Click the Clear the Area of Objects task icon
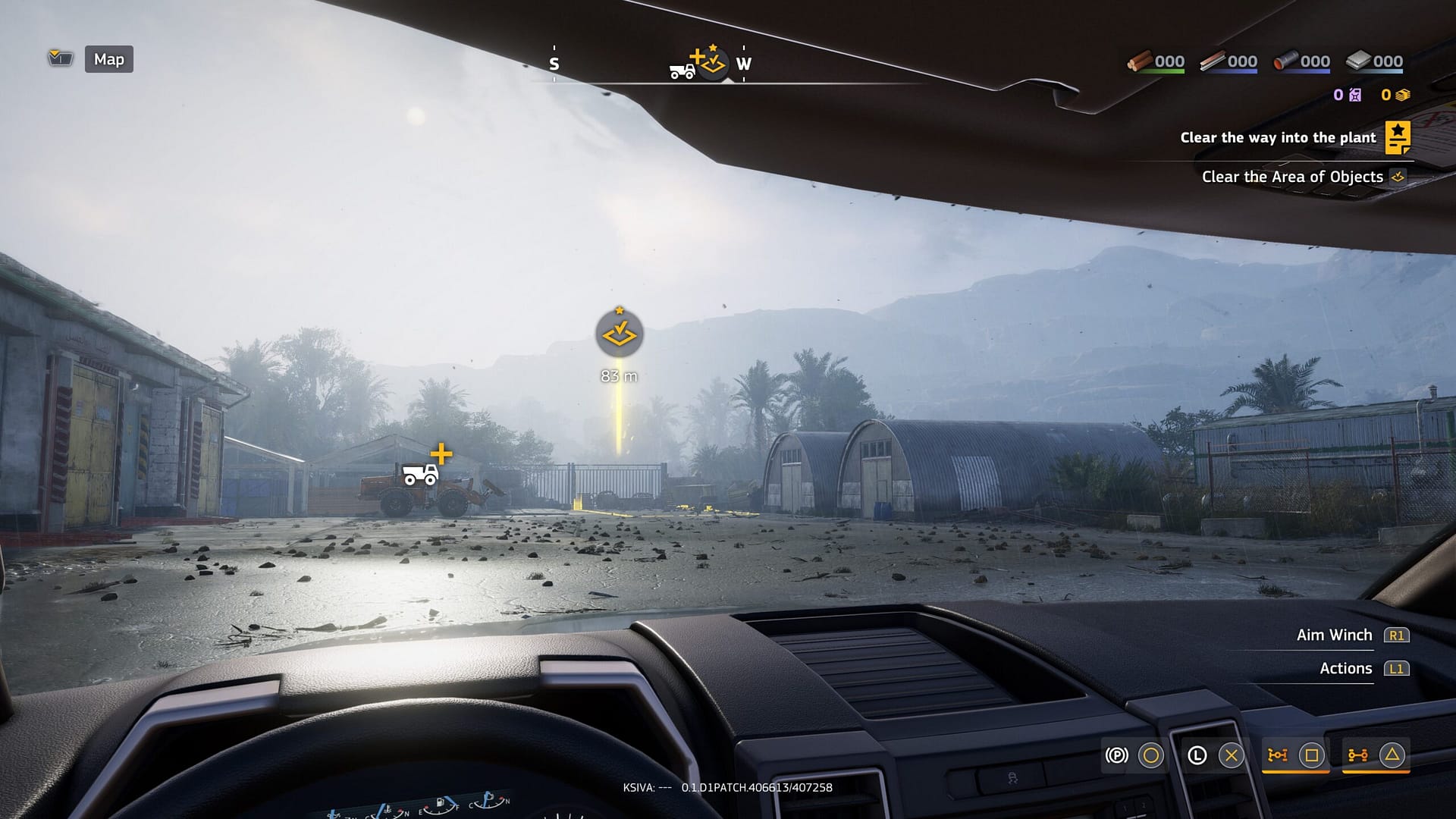 tap(1398, 177)
